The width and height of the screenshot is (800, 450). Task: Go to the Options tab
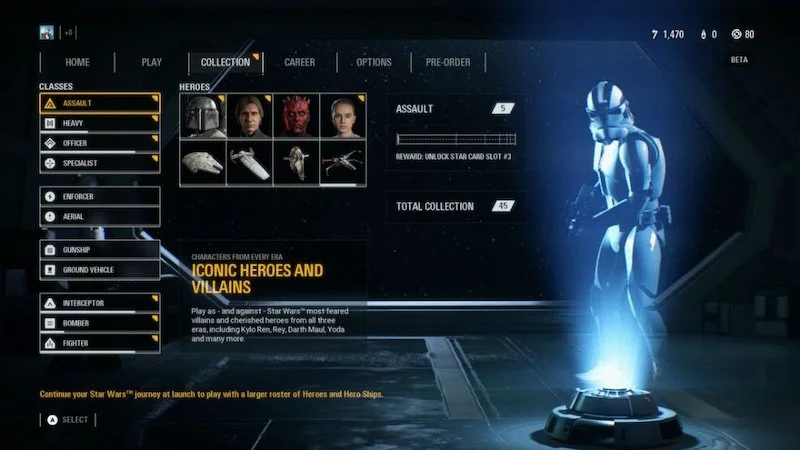coord(374,62)
